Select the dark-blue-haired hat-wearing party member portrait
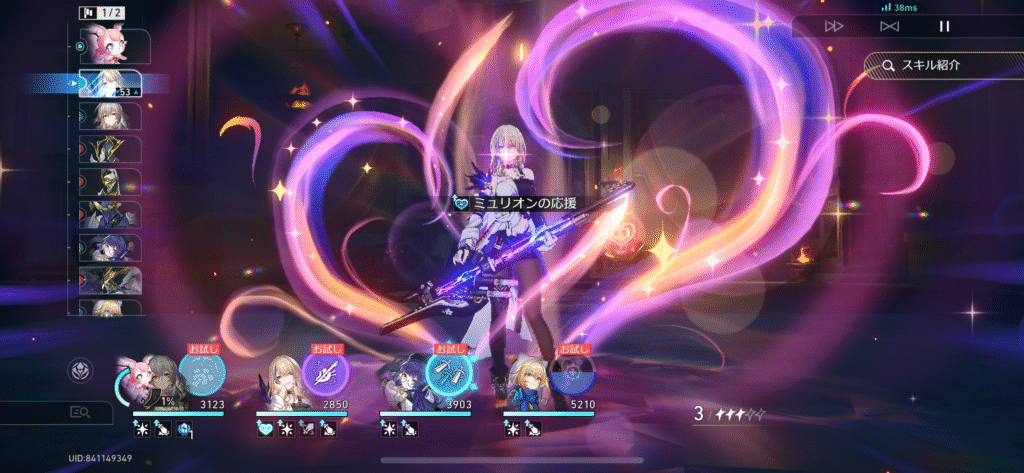Viewport: 1024px width, 473px height. tap(400, 384)
